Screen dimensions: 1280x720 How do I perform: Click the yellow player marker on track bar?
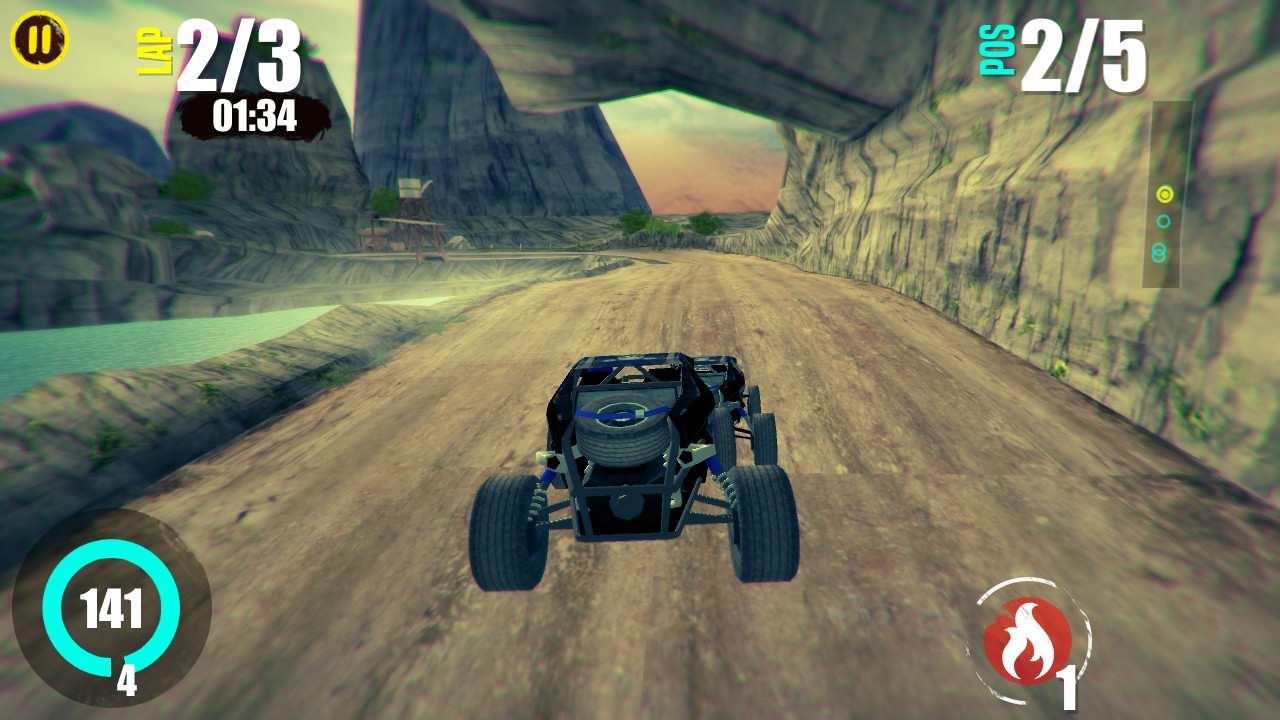(x=1164, y=195)
